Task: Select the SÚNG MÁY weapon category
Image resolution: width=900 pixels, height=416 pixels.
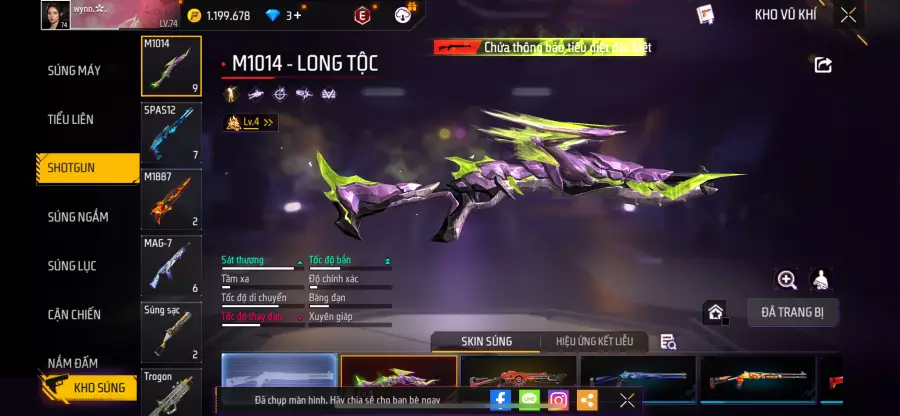Action: coord(74,71)
